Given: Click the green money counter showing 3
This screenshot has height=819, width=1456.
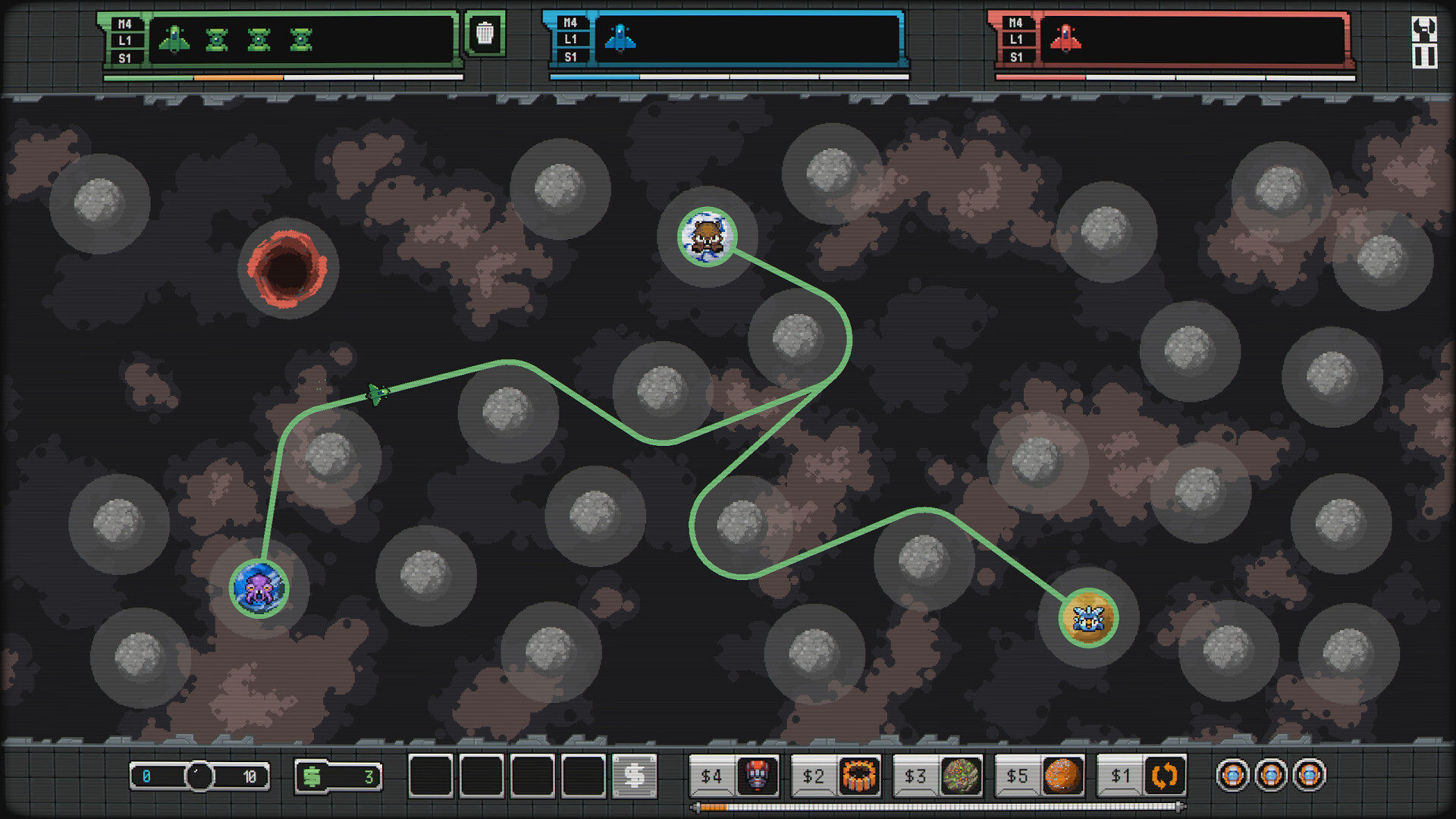Looking at the screenshot, I should click(x=337, y=776).
